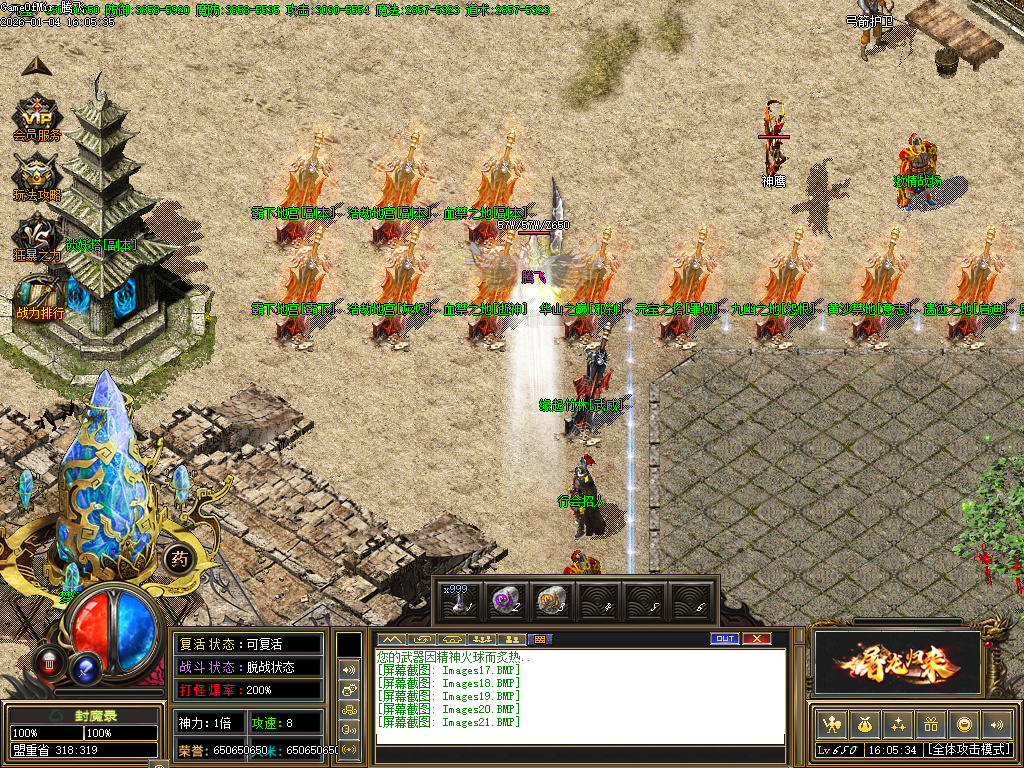Close the chat panel with red X
The image size is (1024, 768).
(757, 639)
